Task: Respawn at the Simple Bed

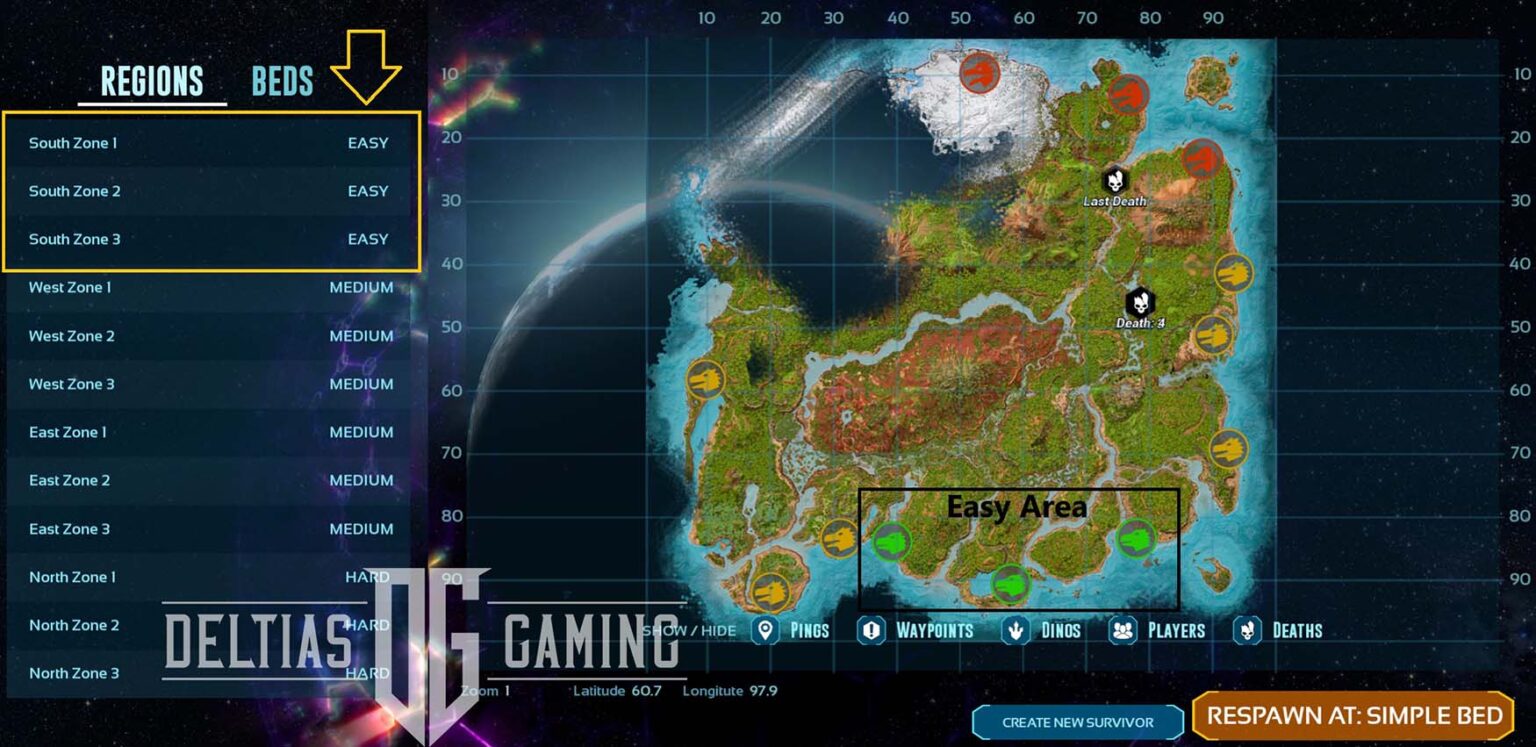Action: [x=1354, y=716]
